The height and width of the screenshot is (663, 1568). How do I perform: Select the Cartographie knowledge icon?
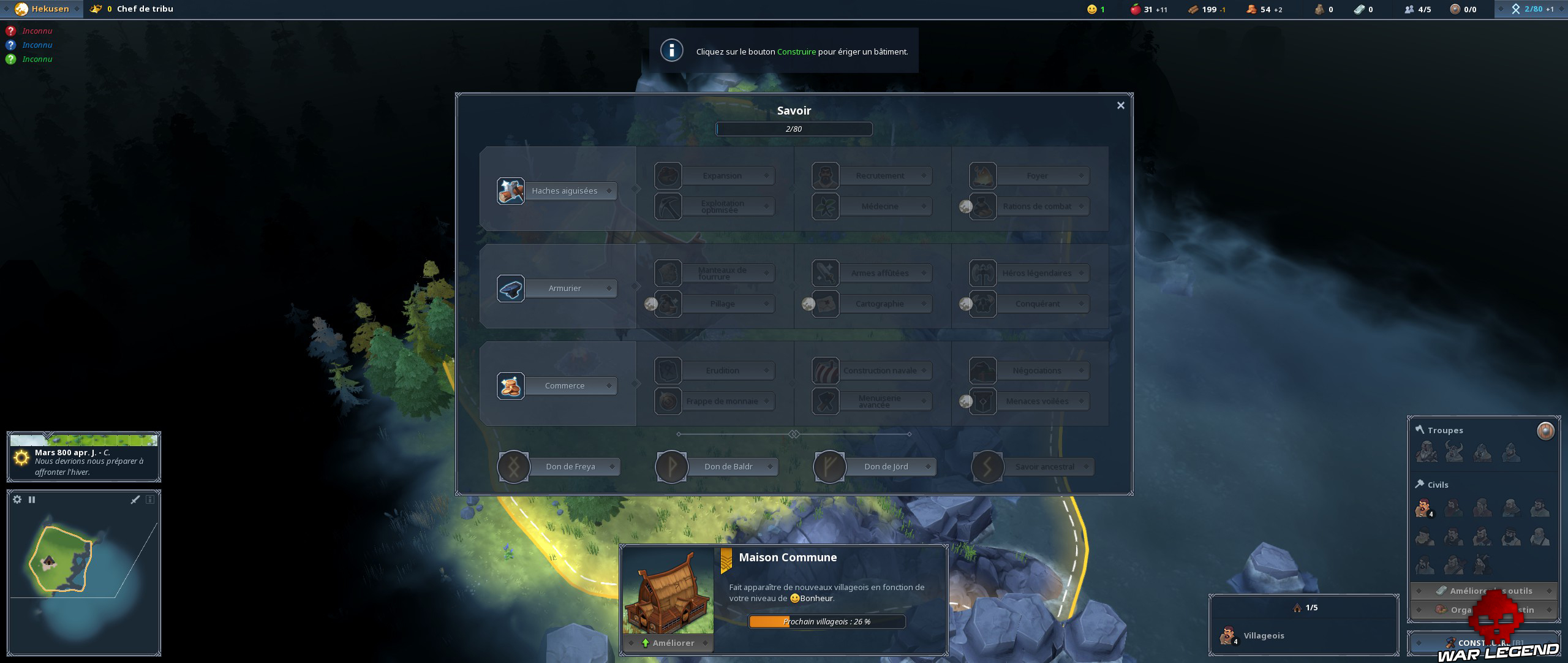pyautogui.click(x=825, y=303)
